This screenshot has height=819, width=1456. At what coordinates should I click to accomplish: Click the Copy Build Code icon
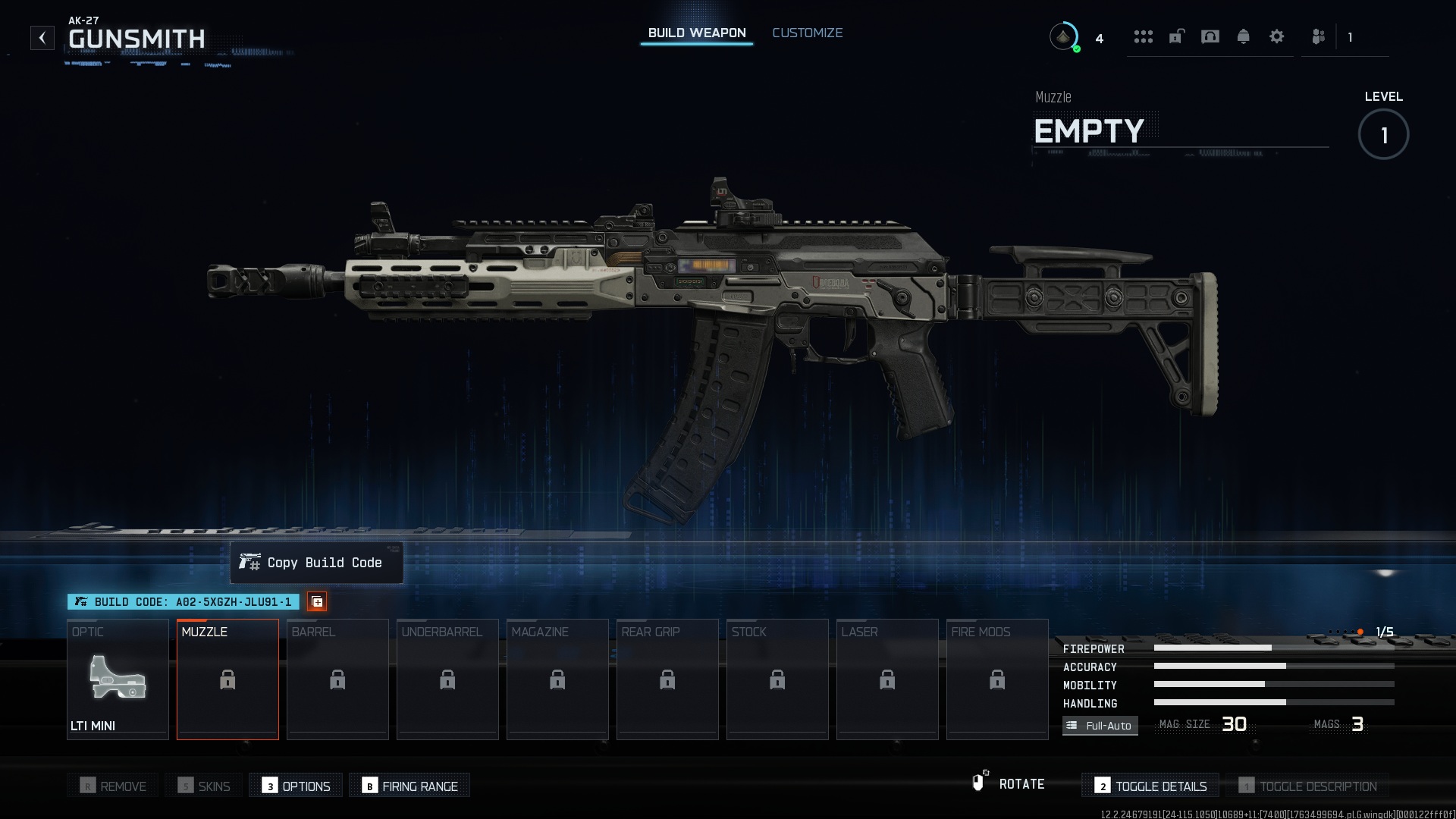pyautogui.click(x=318, y=601)
